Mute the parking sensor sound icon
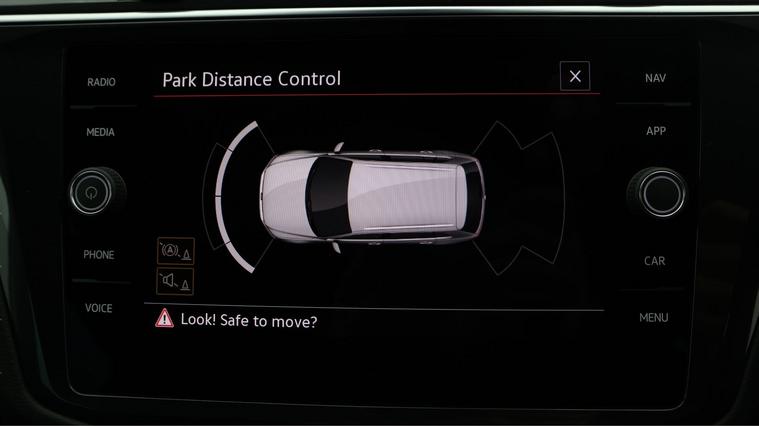This screenshot has width=759, height=426. tap(174, 281)
